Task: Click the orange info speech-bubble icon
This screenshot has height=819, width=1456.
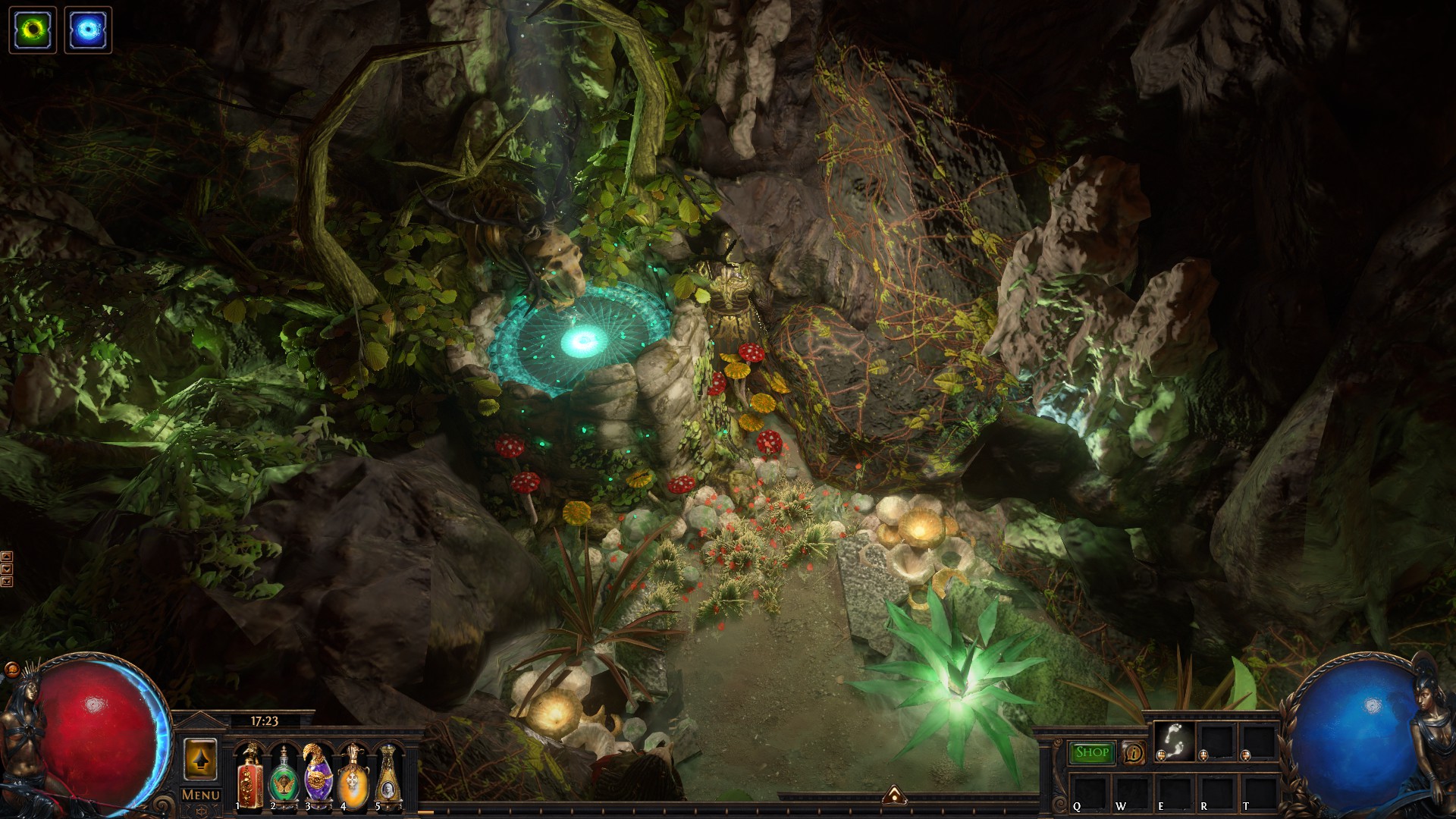Action: tap(1134, 753)
